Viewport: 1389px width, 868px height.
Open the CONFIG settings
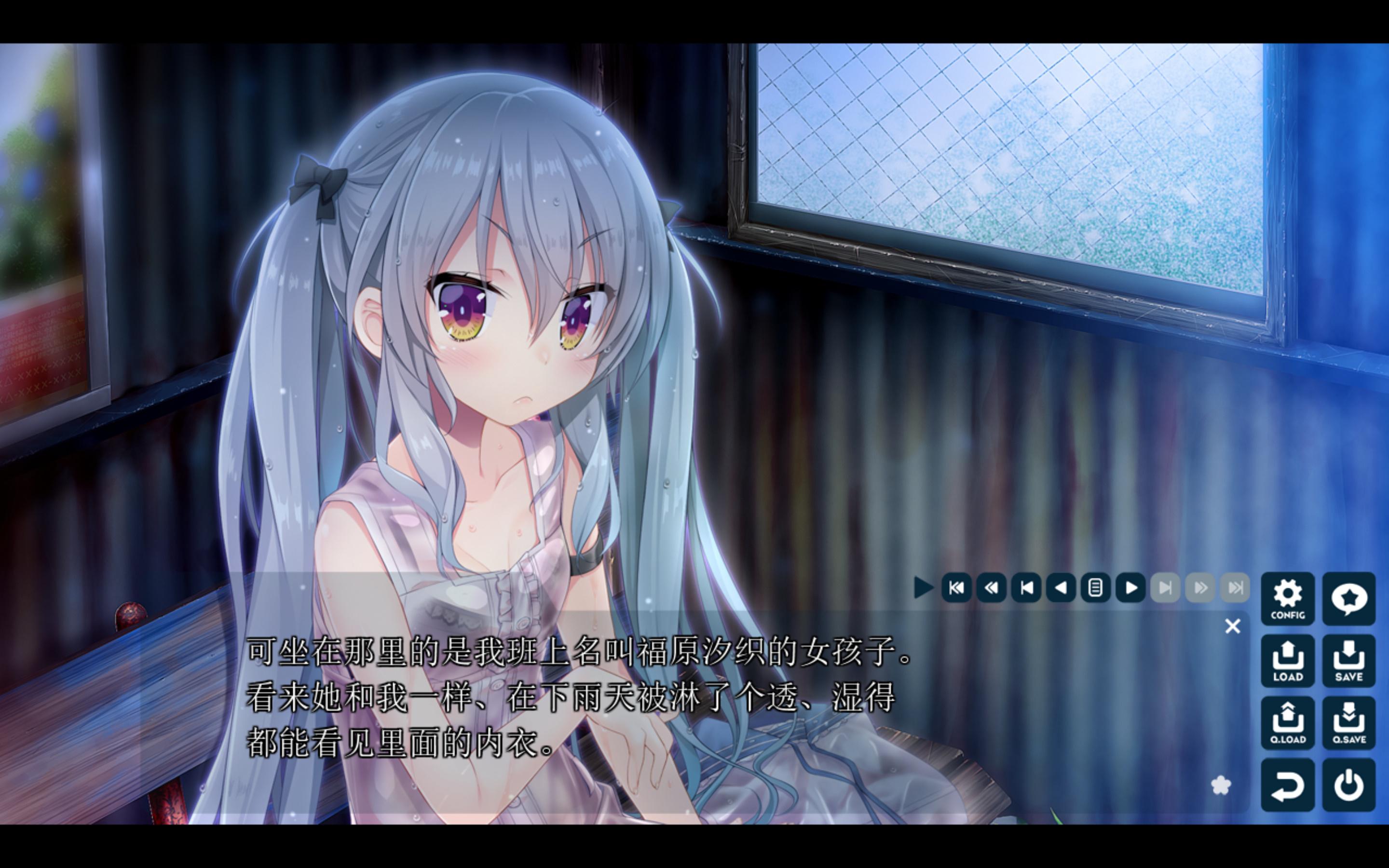click(1287, 598)
